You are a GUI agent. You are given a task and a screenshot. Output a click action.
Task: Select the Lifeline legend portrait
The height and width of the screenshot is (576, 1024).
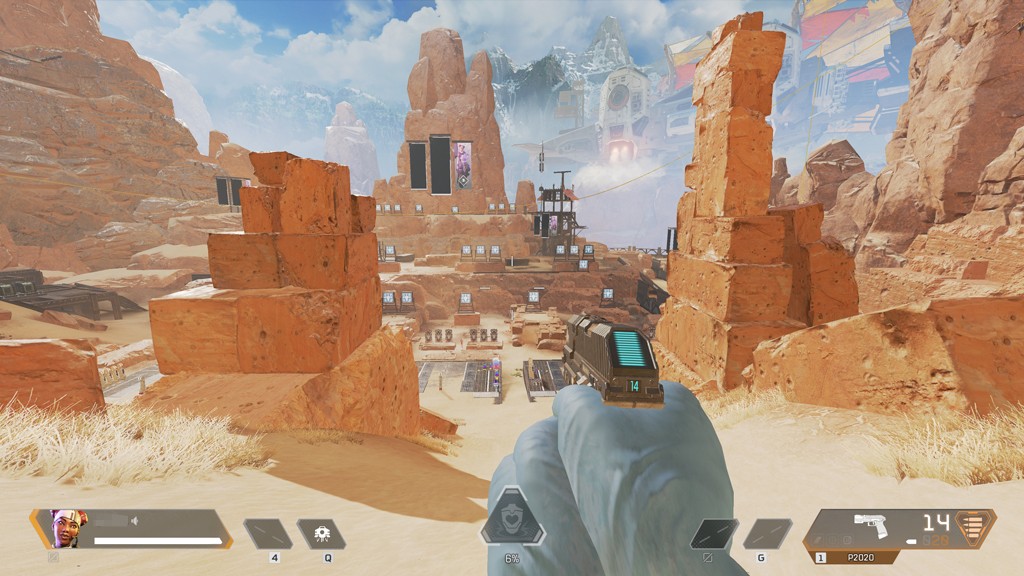tap(68, 528)
